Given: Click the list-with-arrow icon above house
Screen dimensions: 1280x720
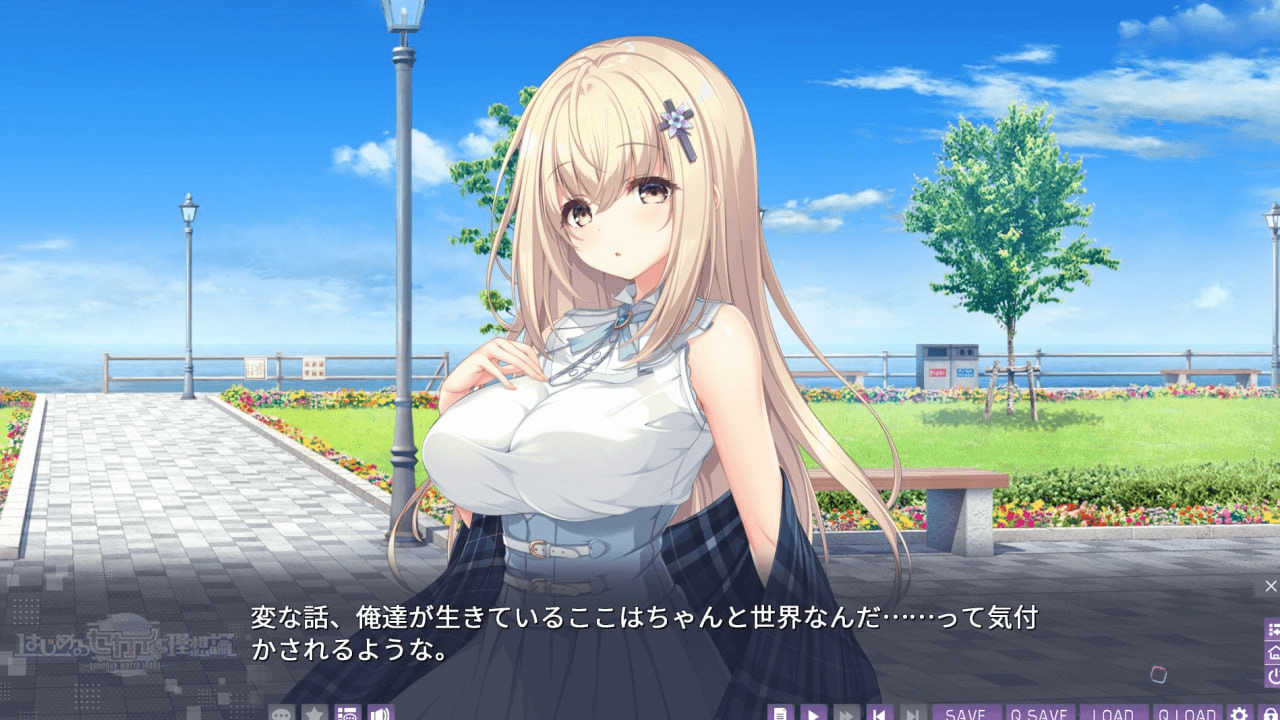Looking at the screenshot, I should point(1273,630).
